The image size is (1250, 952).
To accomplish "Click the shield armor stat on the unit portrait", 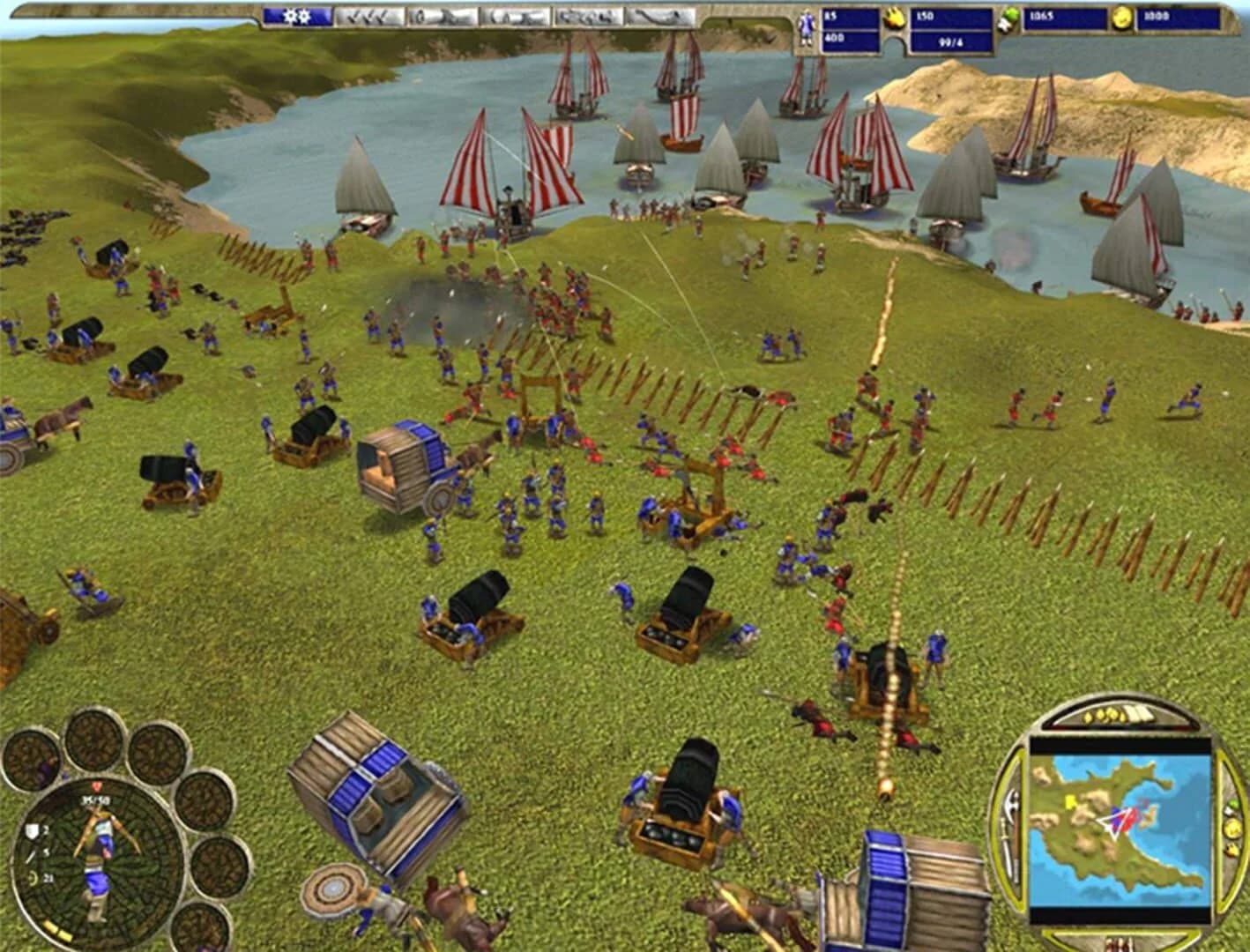I will click(32, 830).
